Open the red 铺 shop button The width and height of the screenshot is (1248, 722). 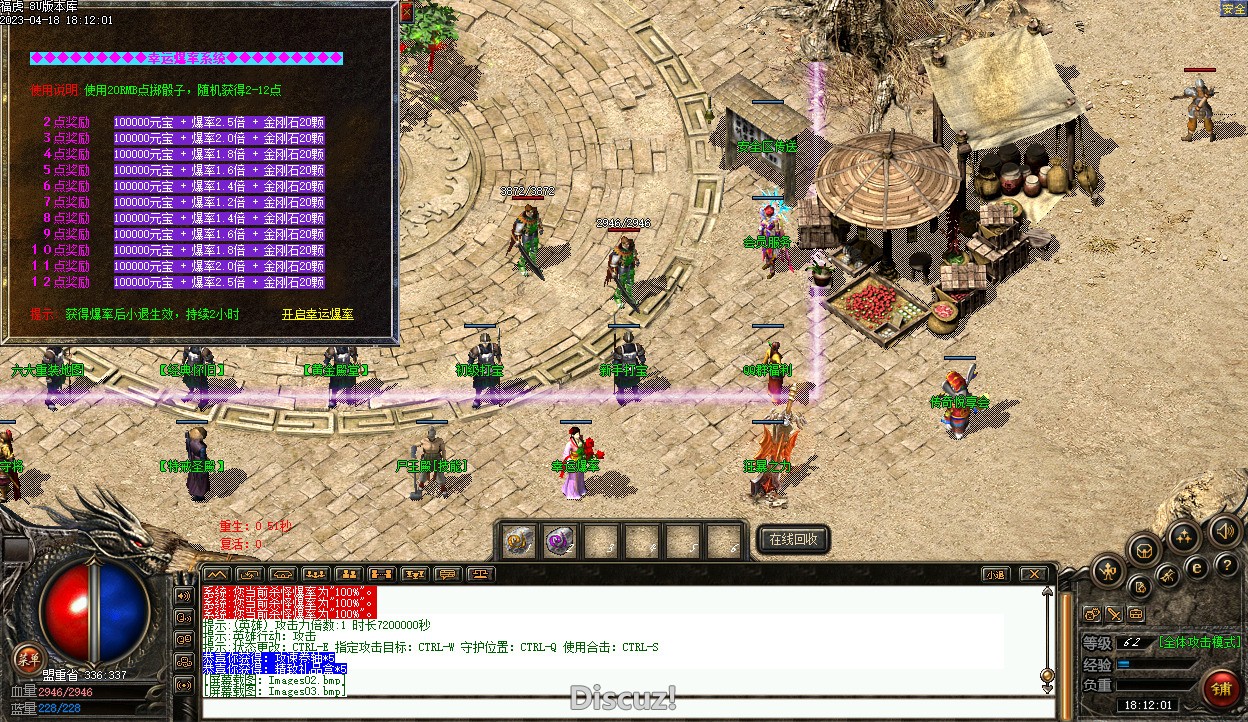[1222, 688]
